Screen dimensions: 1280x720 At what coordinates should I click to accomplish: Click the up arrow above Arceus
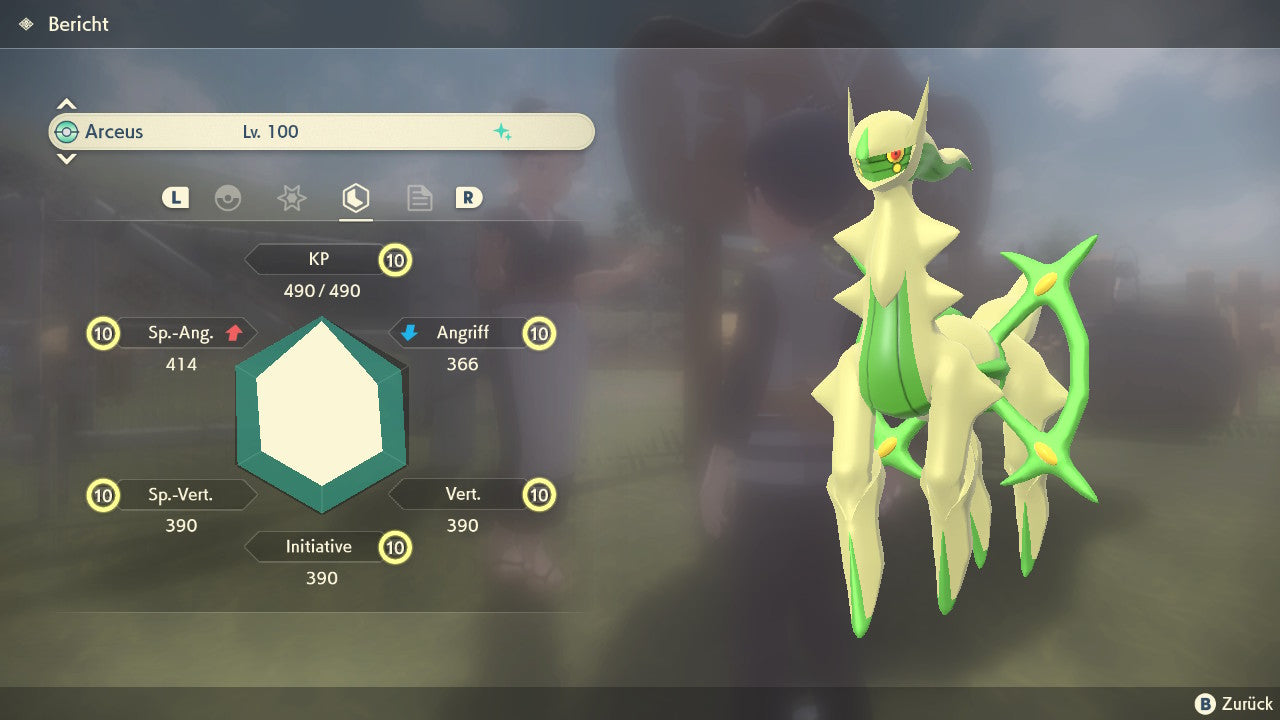coord(66,104)
